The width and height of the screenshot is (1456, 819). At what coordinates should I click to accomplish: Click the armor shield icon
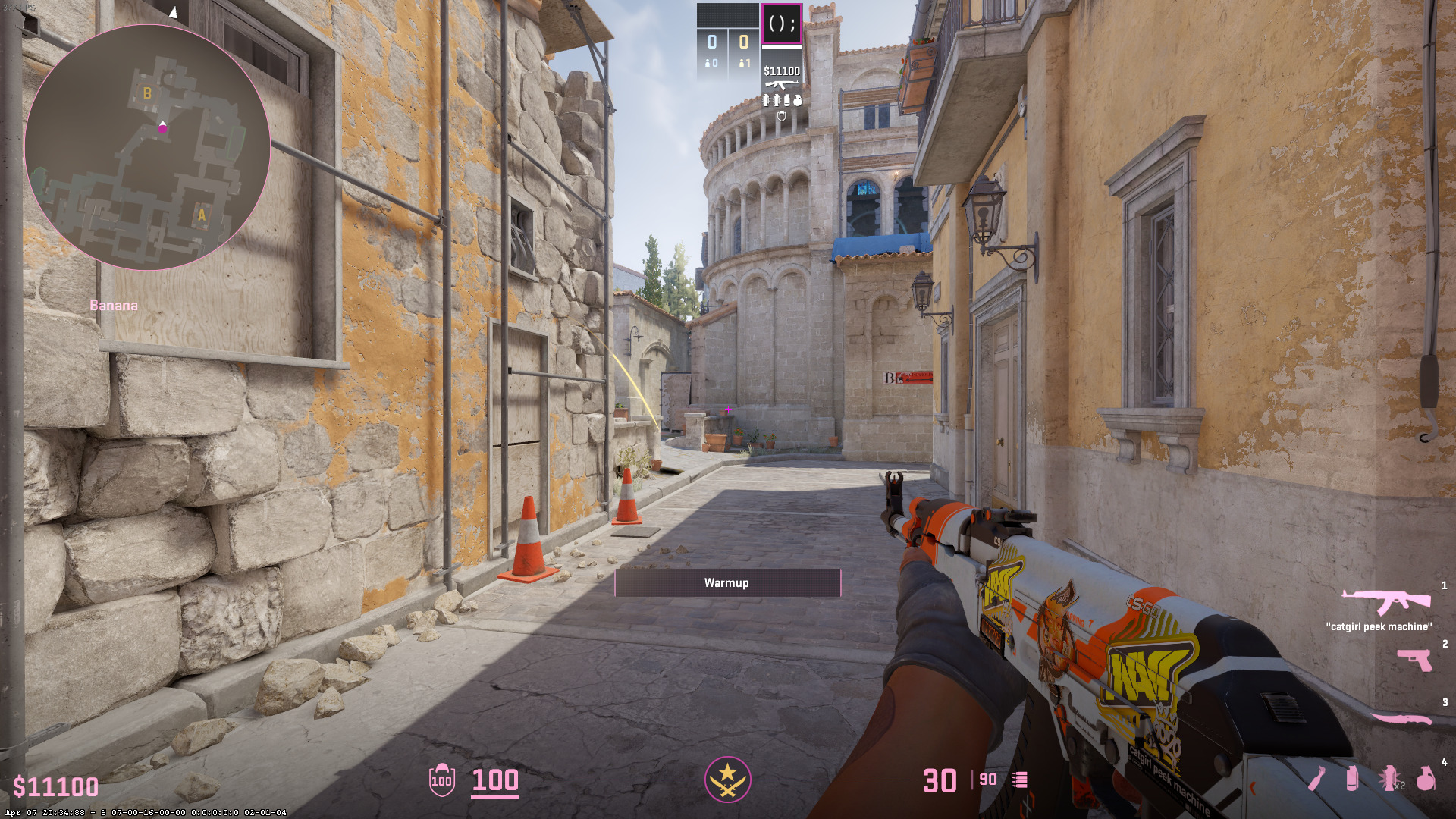pos(441,780)
